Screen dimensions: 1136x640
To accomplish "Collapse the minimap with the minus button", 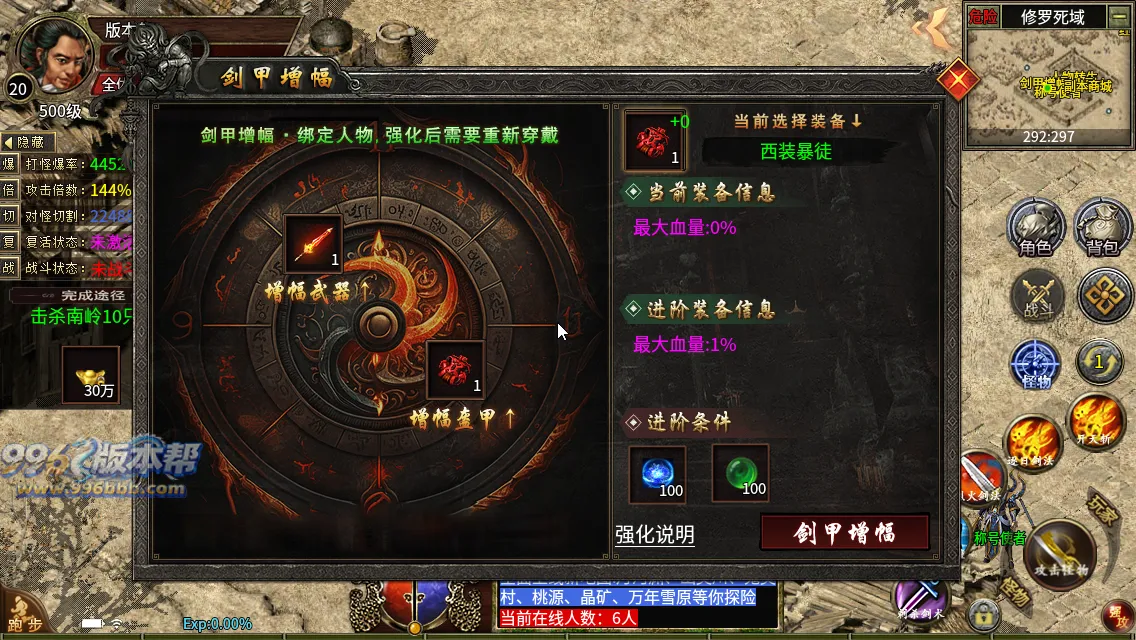I will pos(1117,16).
